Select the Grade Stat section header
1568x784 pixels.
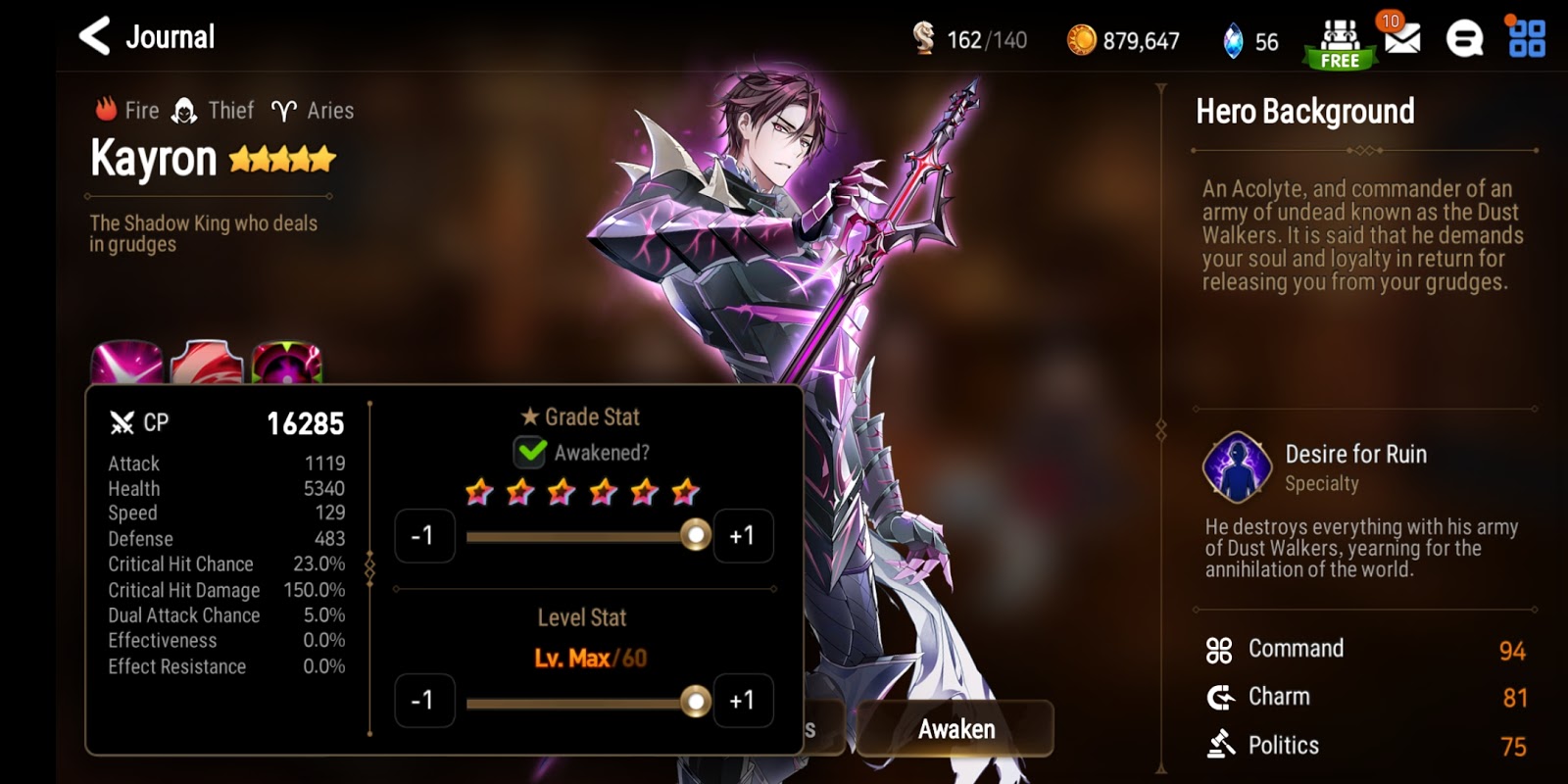pyautogui.click(x=581, y=416)
